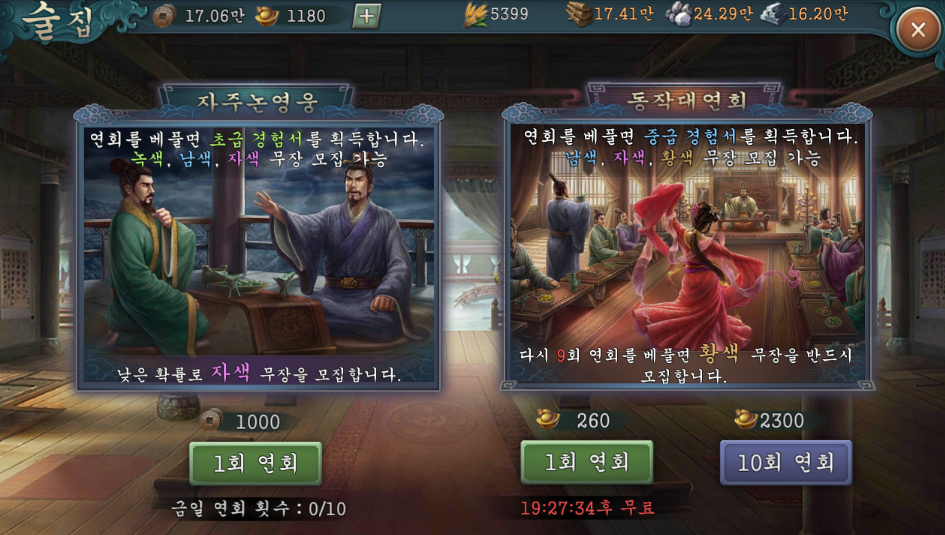Select the 자주논영웅 banquet card
The width and height of the screenshot is (945, 535).
click(x=257, y=250)
